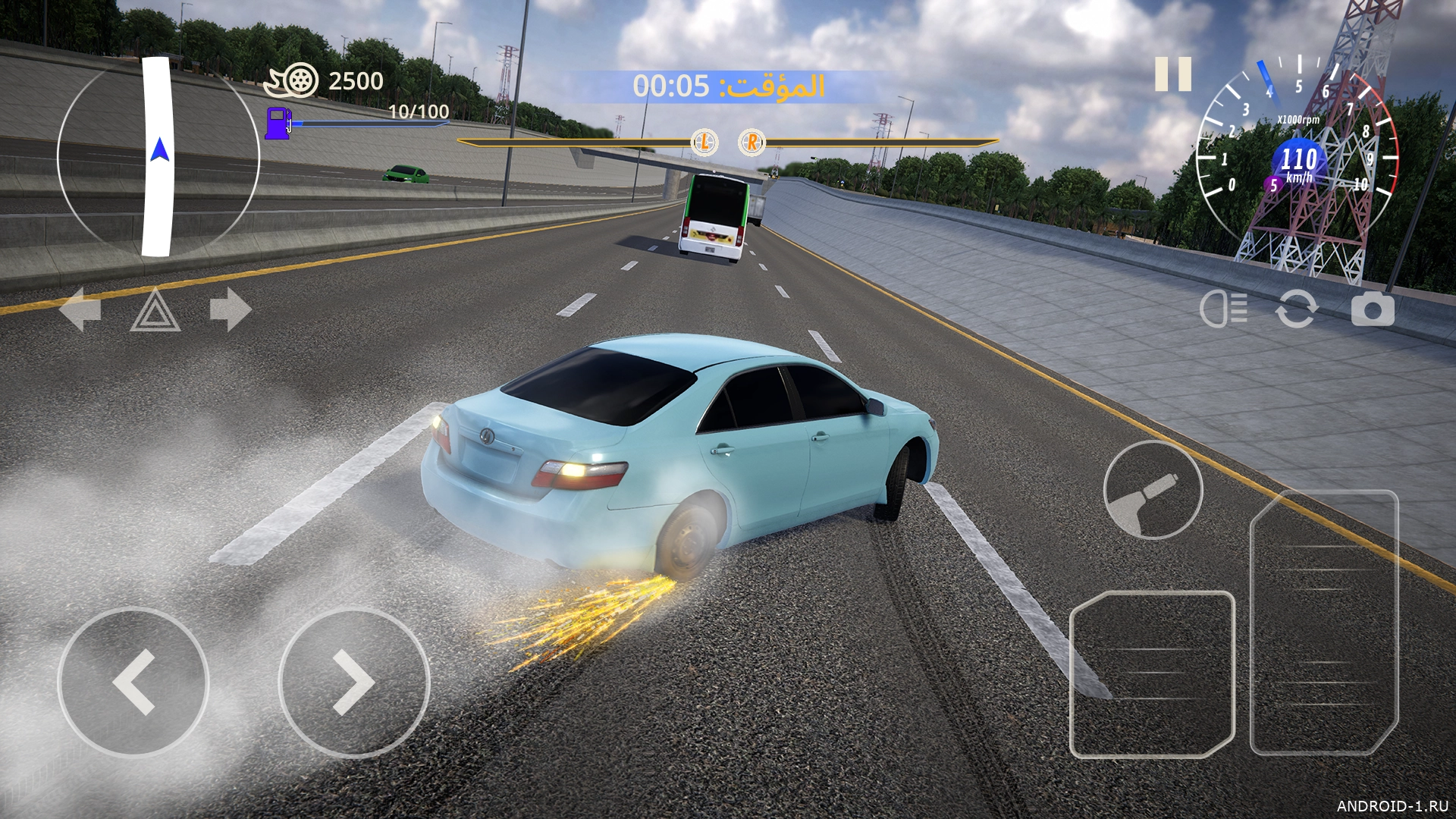1456x819 pixels.
Task: Tap the tall gas pedal
Action: (x=1323, y=622)
